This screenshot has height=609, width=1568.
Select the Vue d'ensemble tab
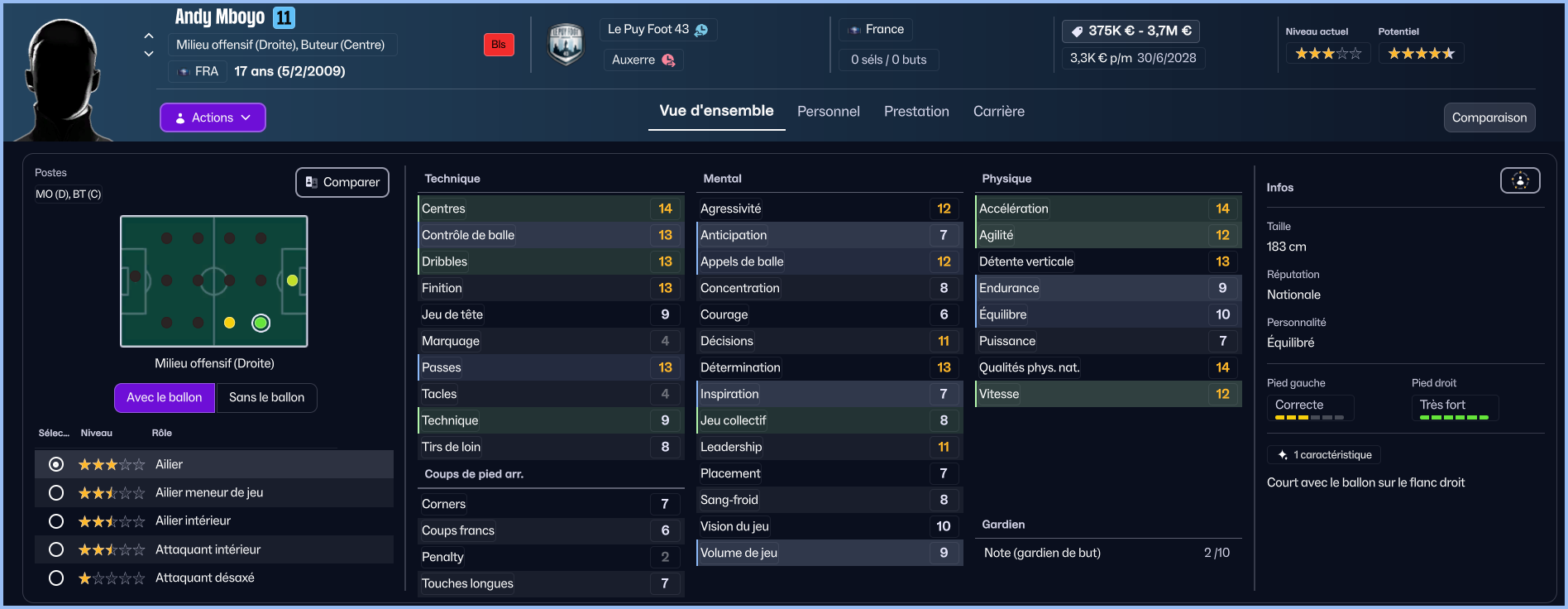click(x=716, y=111)
